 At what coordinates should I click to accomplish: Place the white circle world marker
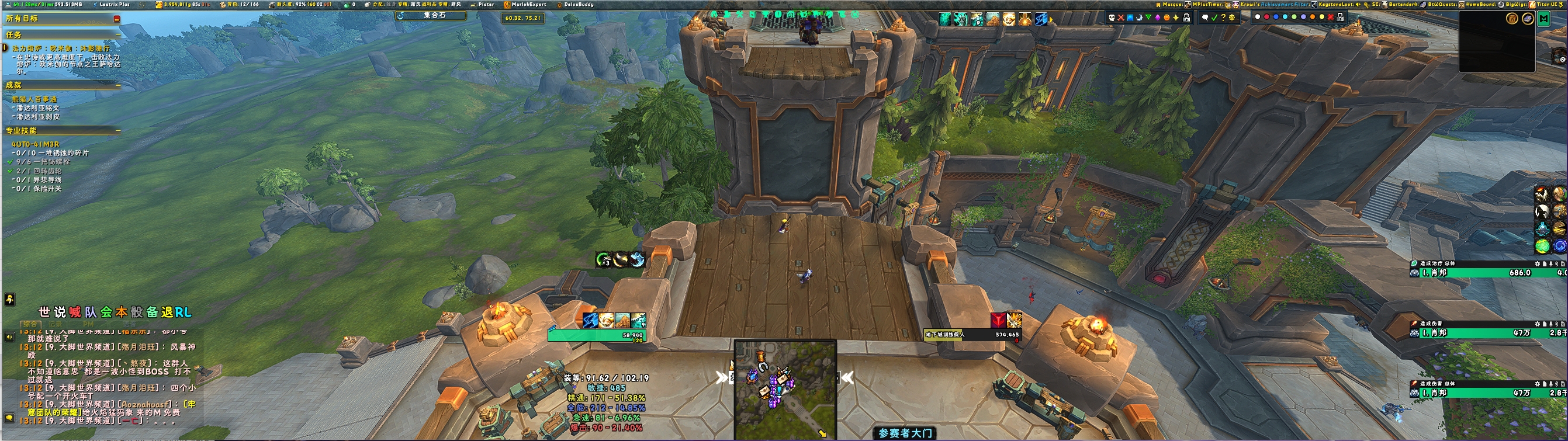[1258, 17]
